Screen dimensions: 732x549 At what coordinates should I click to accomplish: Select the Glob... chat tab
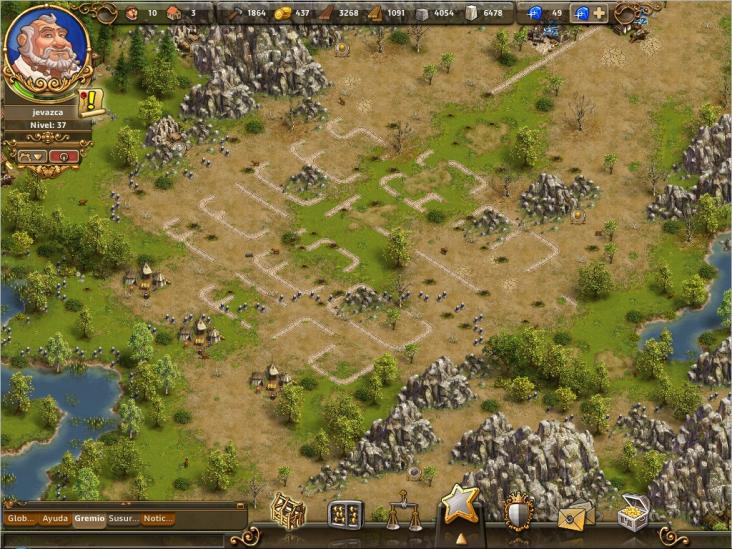(x=21, y=519)
